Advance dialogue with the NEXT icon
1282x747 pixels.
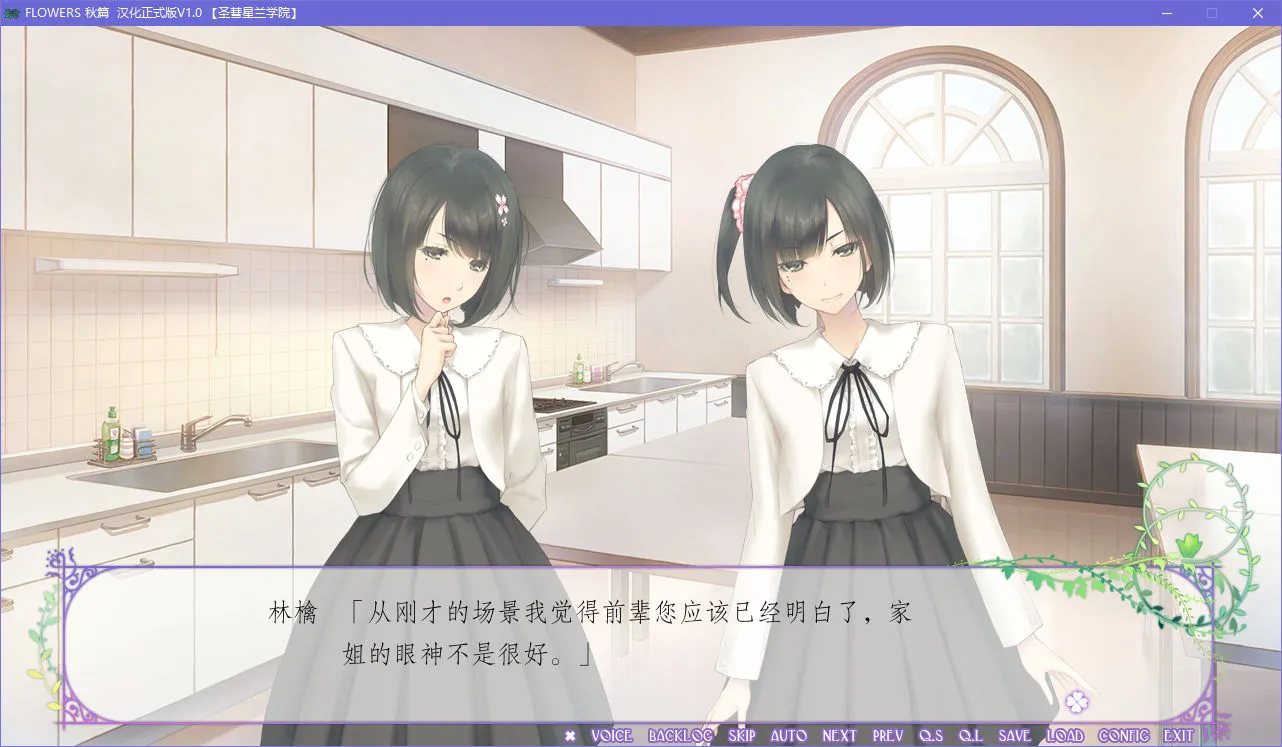pyautogui.click(x=839, y=736)
